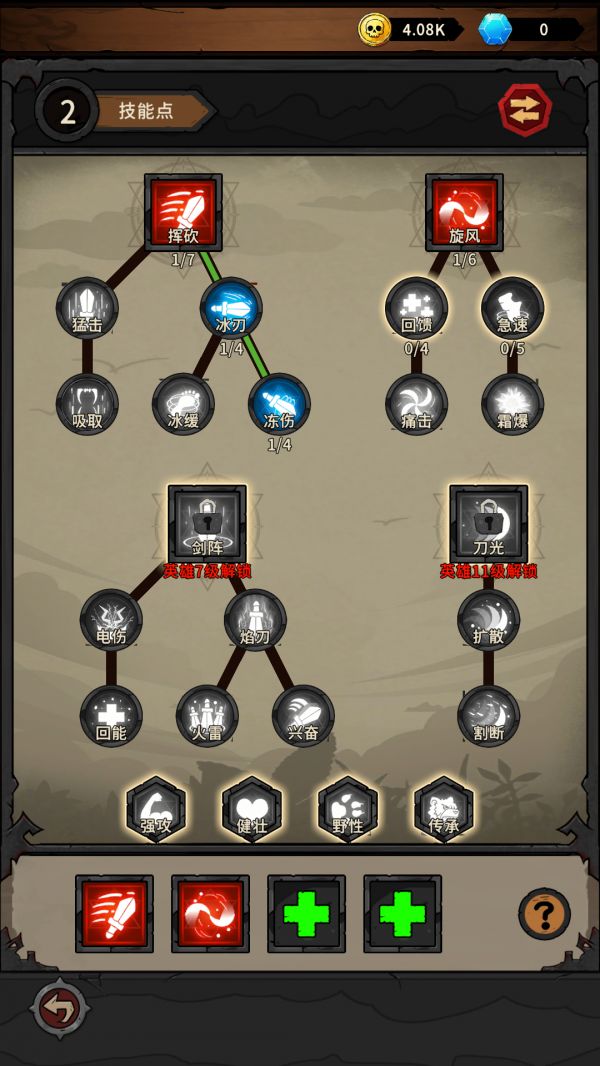Select the 冻伤 frostbite skill node
The image size is (600, 1066).
pyautogui.click(x=279, y=403)
